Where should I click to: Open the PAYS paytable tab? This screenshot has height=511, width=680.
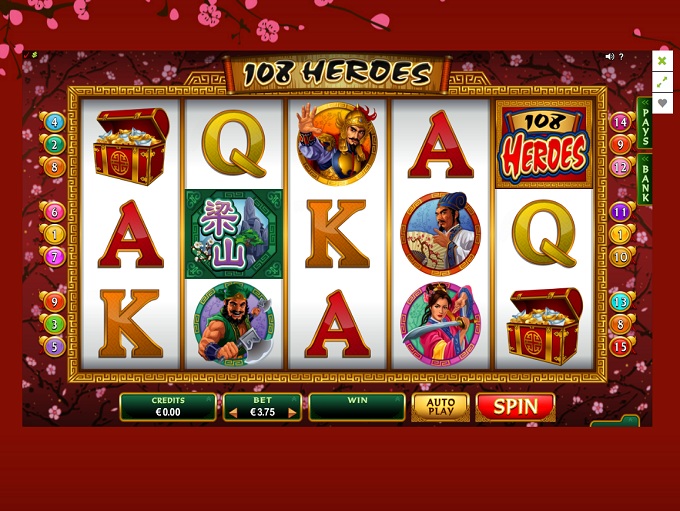[x=645, y=121]
